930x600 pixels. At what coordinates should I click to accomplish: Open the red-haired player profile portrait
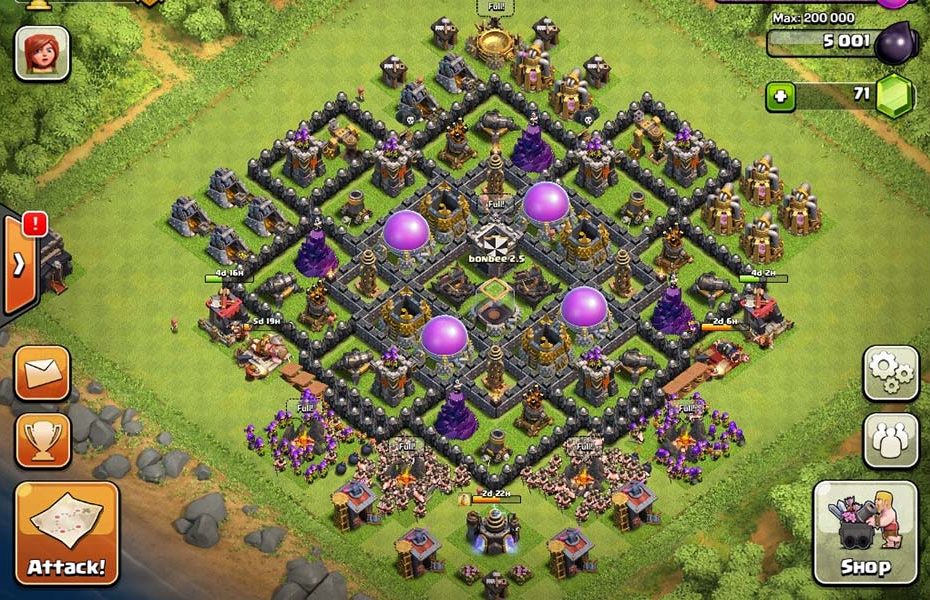click(x=42, y=52)
